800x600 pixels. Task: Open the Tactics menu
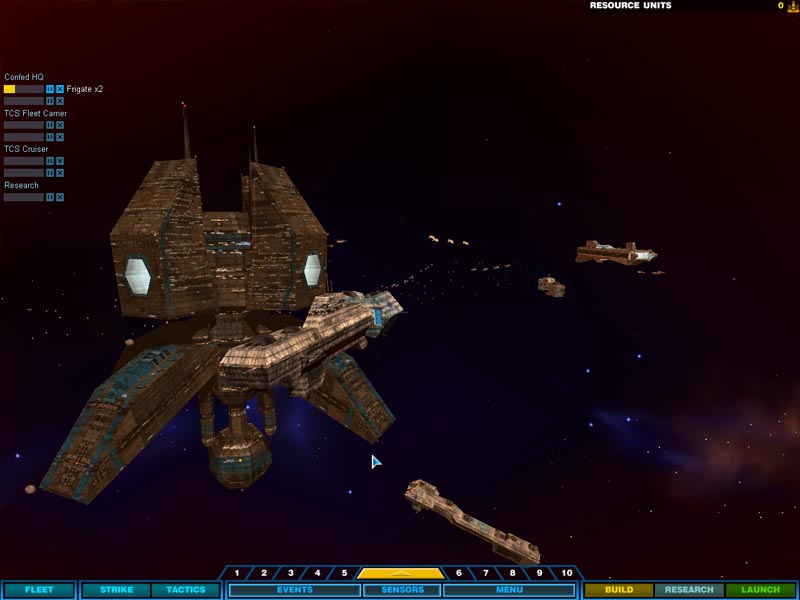pyautogui.click(x=185, y=590)
